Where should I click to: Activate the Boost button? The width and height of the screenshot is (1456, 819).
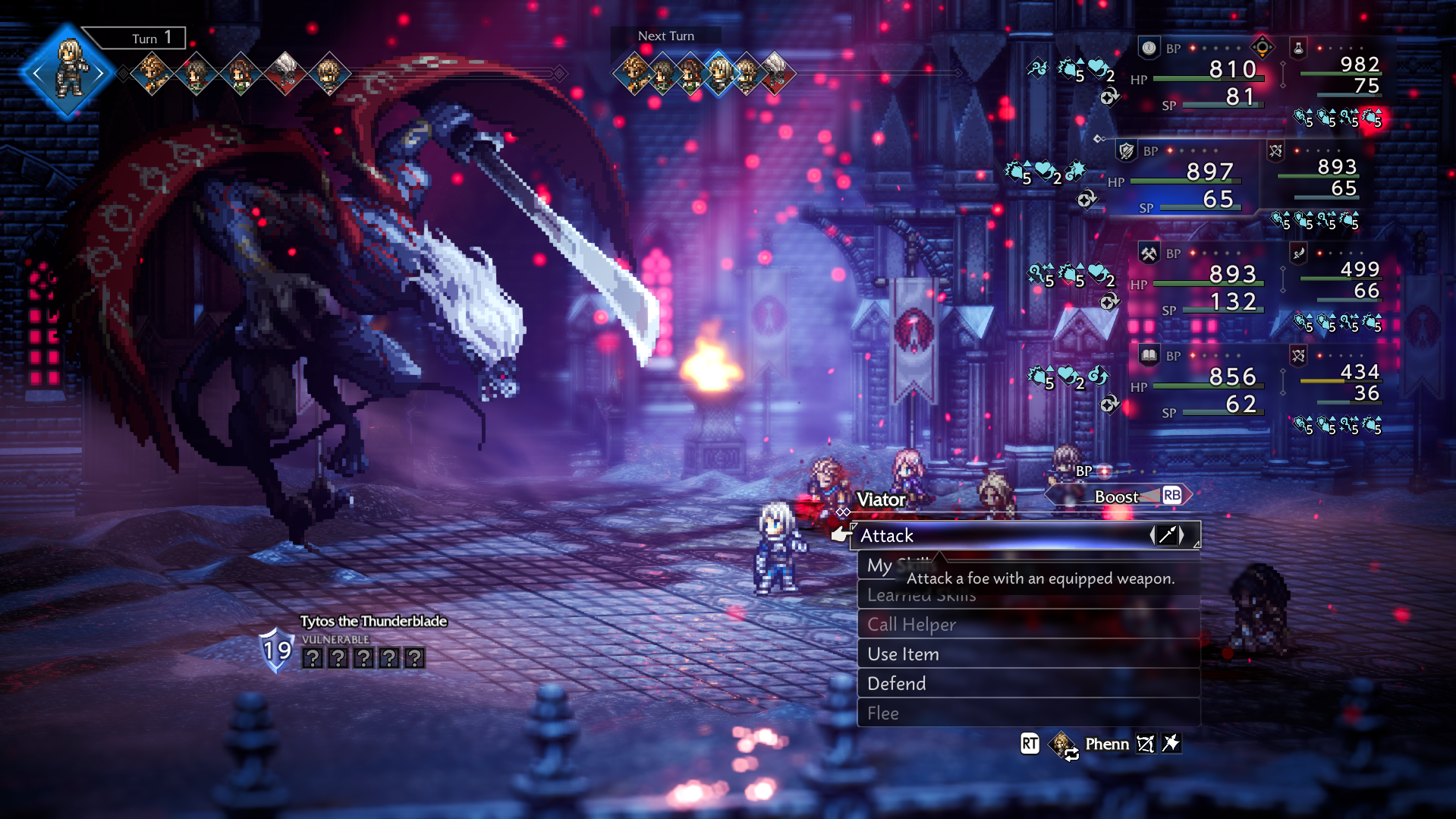(x=1118, y=496)
